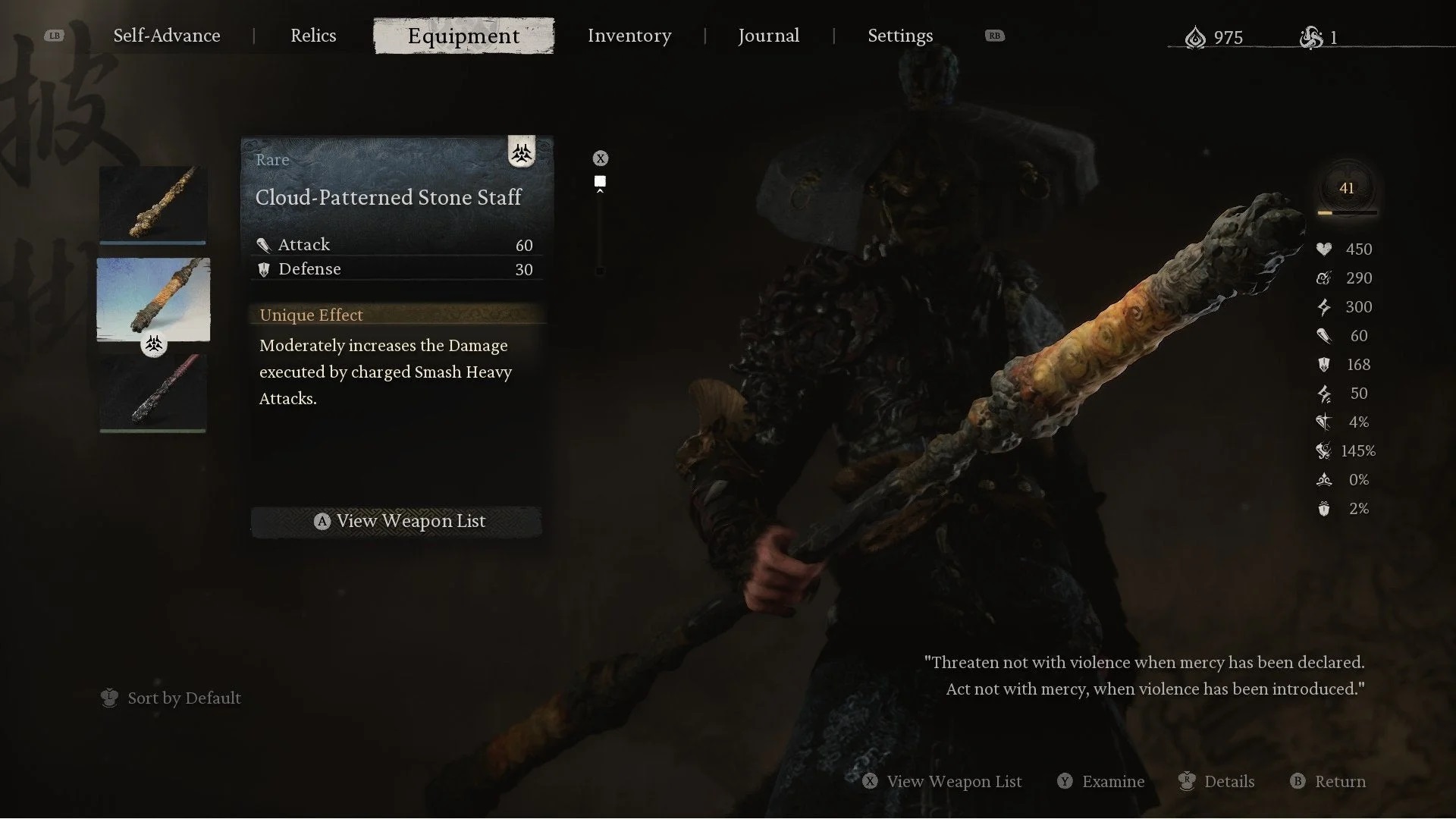Go to the Inventory tab
Viewport: 1456px width, 819px height.
click(x=629, y=36)
